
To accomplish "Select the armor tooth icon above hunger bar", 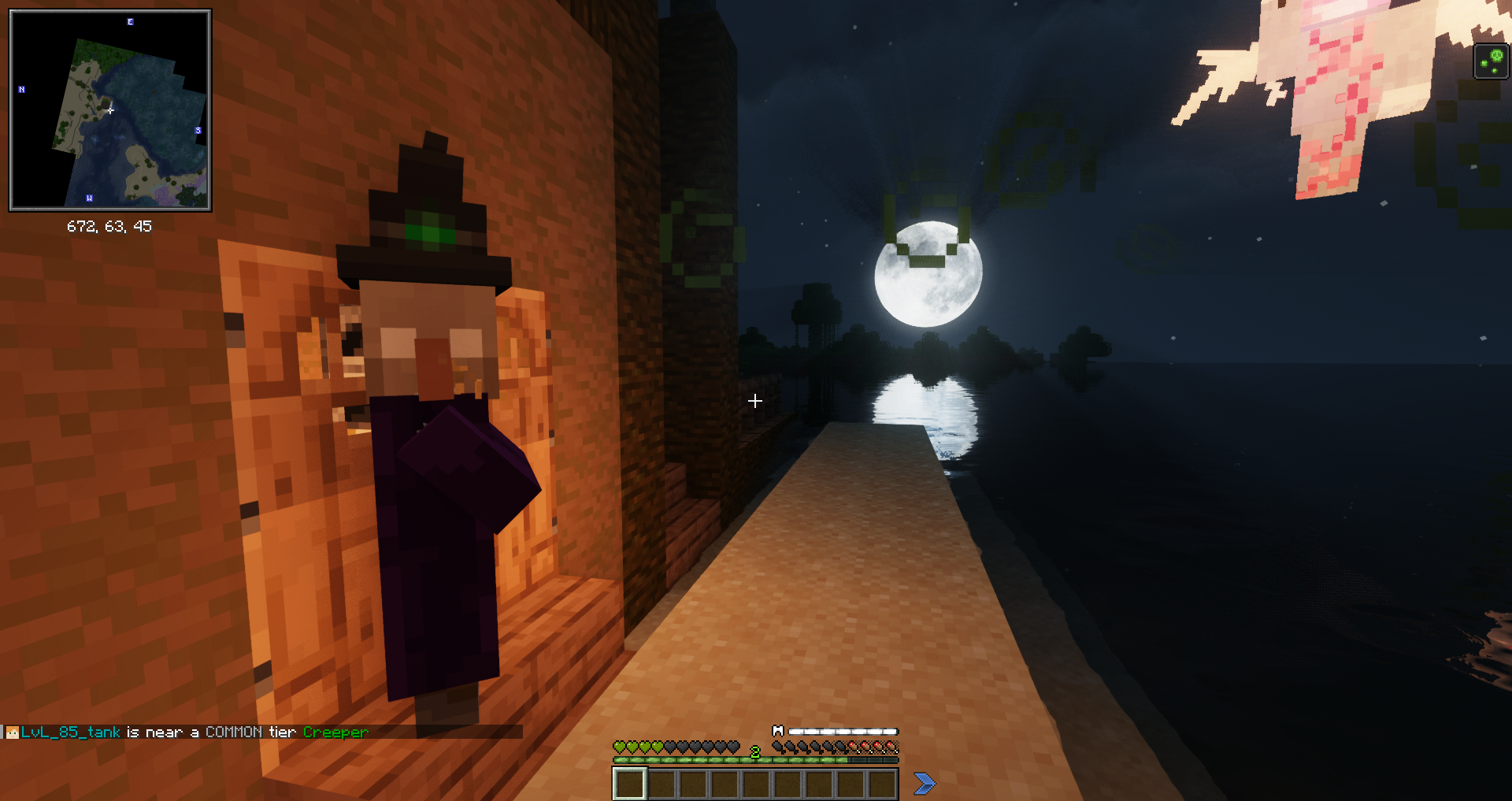I will pos(778,731).
